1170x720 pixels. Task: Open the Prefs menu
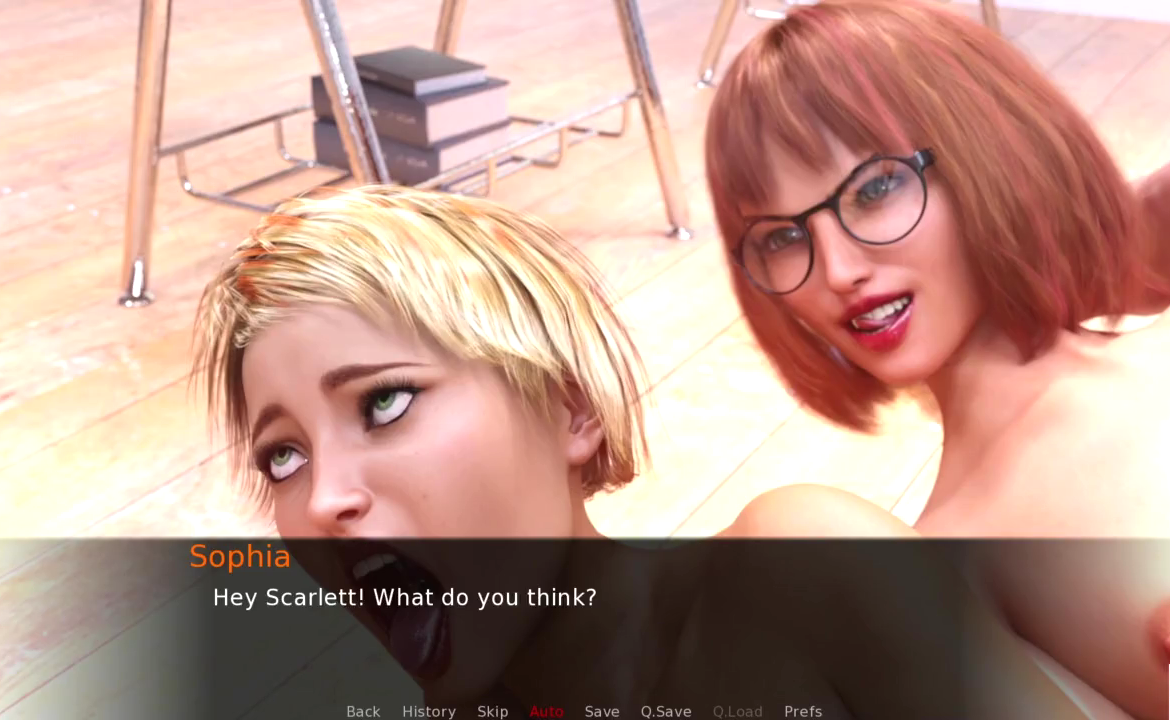(803, 711)
